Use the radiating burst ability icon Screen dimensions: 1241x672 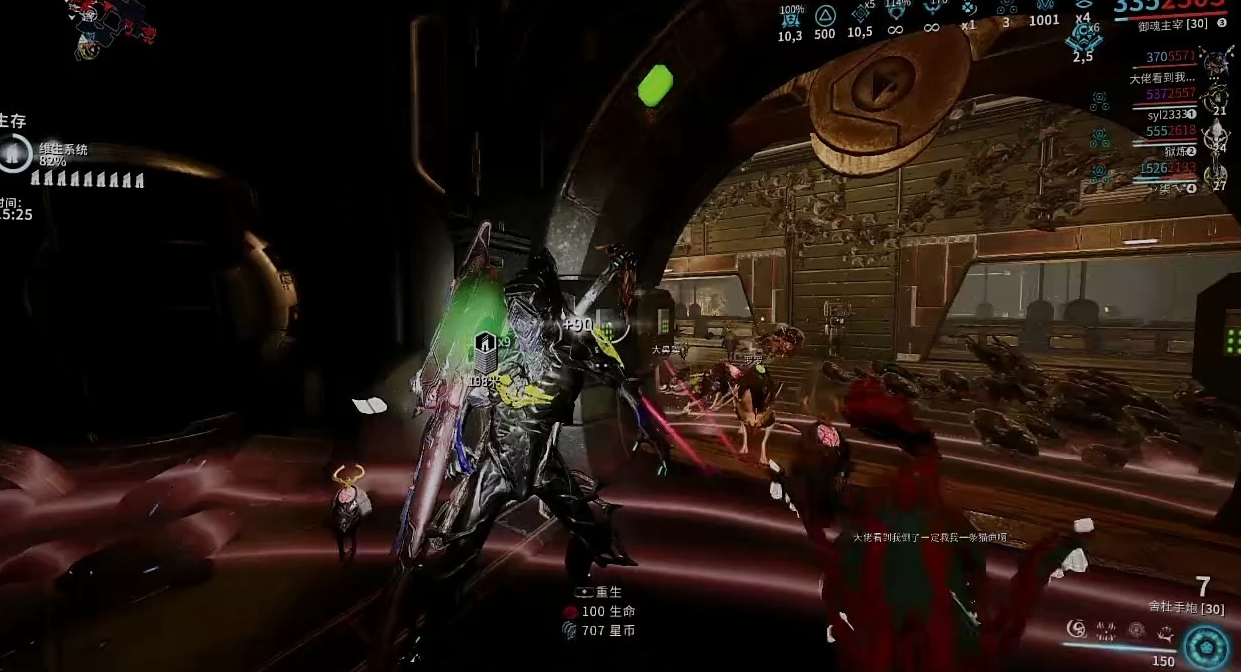click(x=1106, y=630)
